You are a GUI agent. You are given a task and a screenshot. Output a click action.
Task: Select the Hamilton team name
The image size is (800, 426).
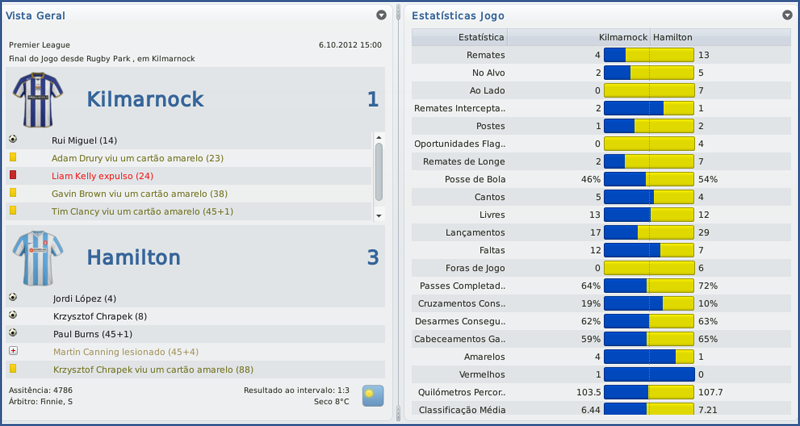pyautogui.click(x=133, y=257)
